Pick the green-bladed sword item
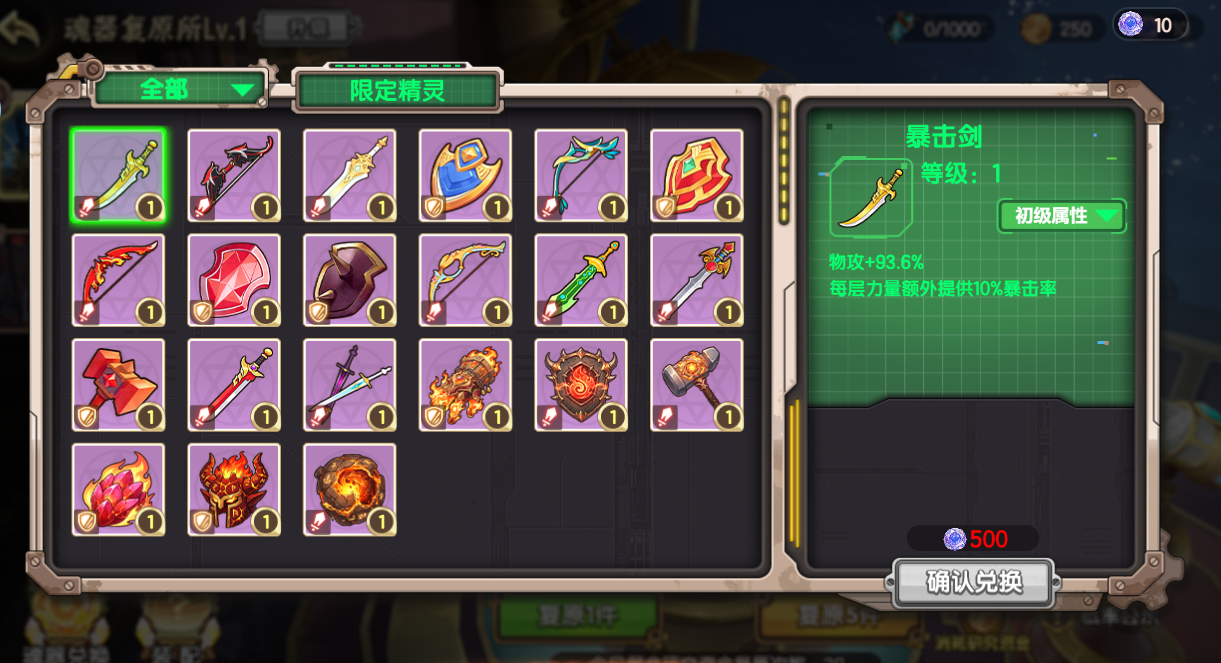The width and height of the screenshot is (1221, 663). (x=581, y=281)
